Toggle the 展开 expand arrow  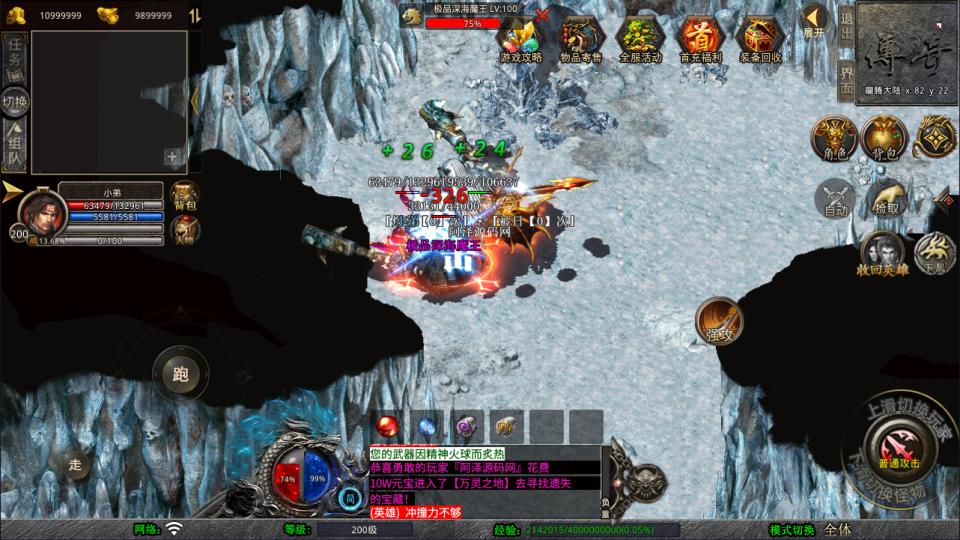[x=815, y=18]
